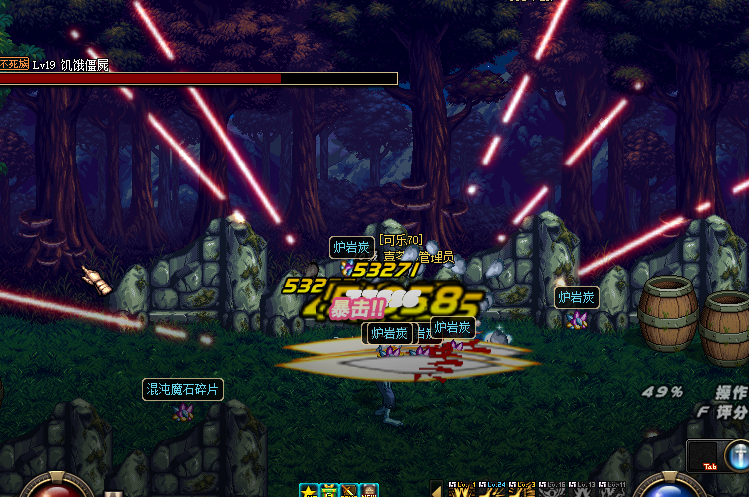Expand the skill bar with the arrow
The image size is (749, 497).
click(x=436, y=490)
